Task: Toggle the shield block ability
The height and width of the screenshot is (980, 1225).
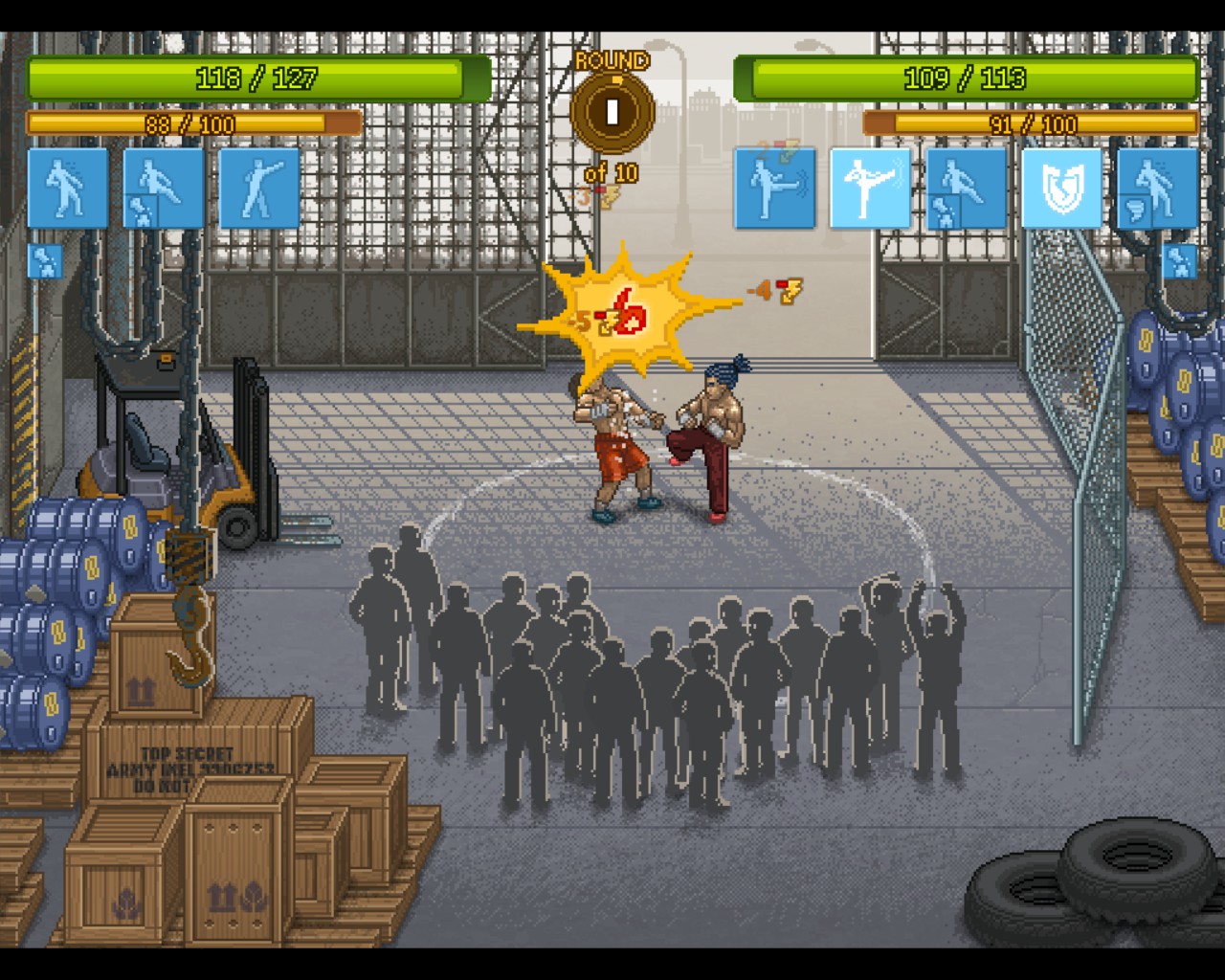Action: click(1060, 188)
